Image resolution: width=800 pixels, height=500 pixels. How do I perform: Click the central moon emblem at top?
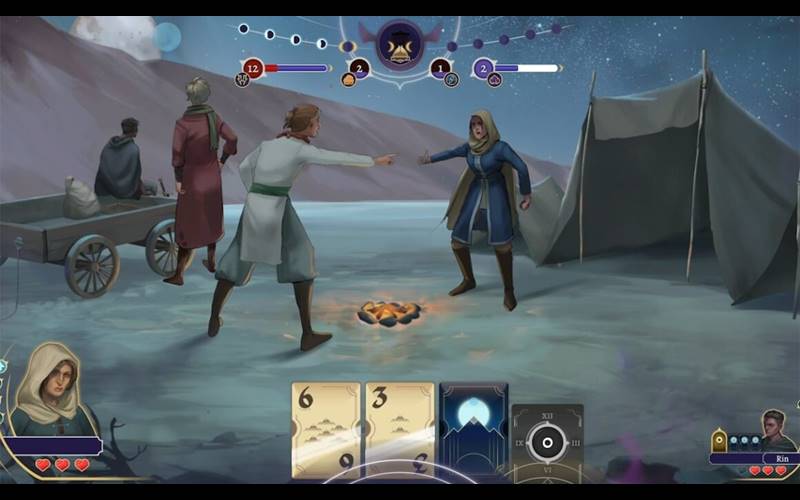[401, 45]
